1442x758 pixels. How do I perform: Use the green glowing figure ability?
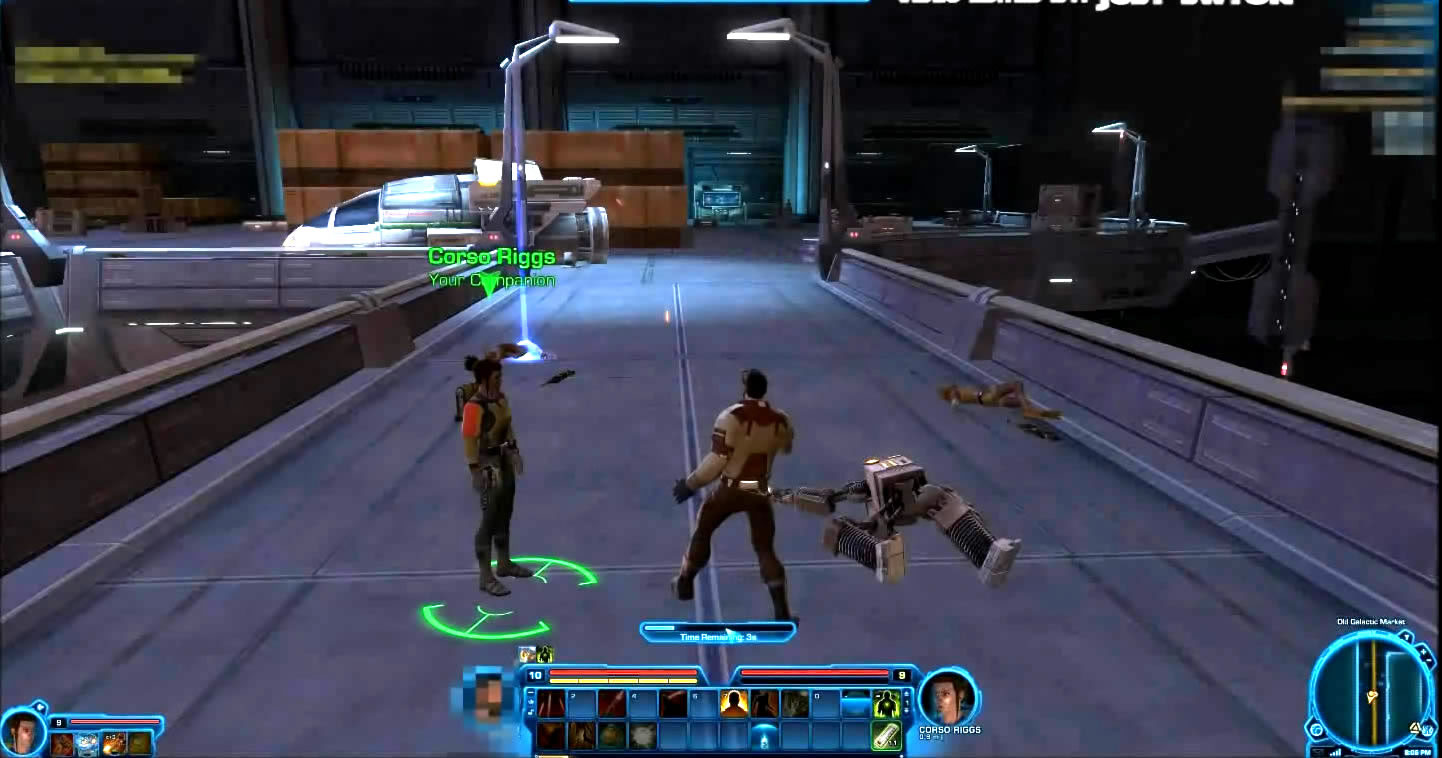(885, 704)
